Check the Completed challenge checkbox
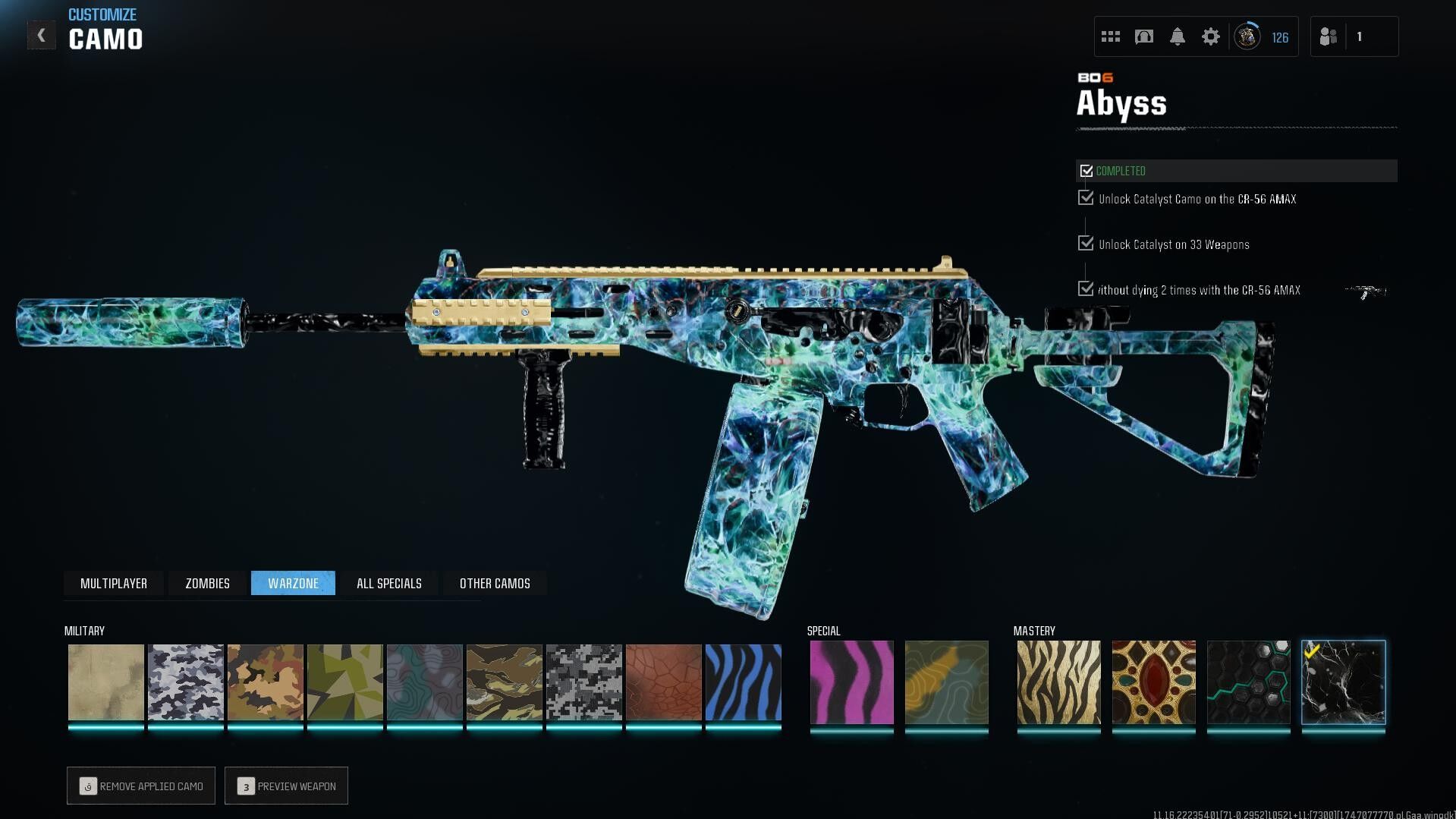1456x819 pixels. (1086, 171)
